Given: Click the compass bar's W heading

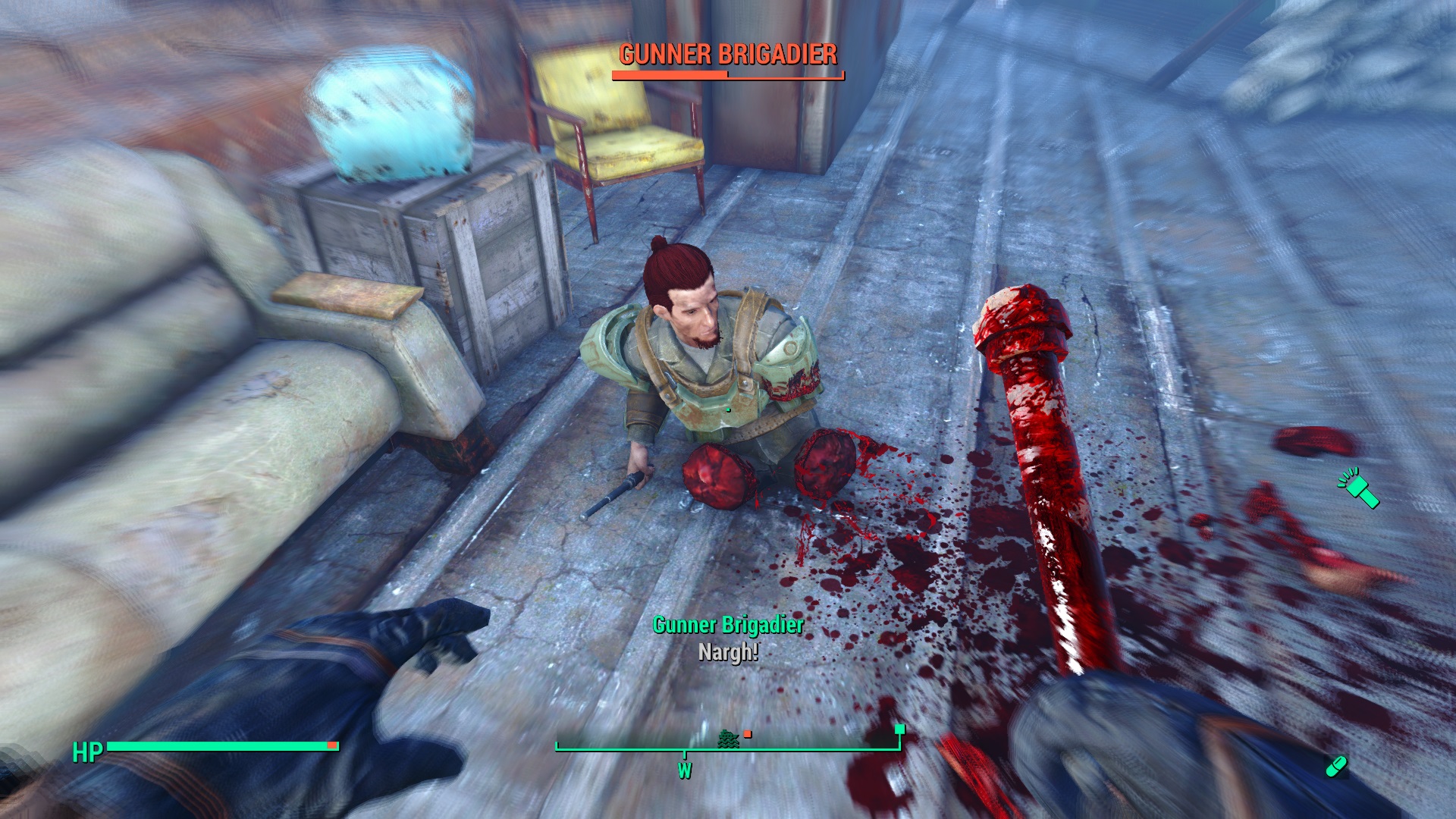Looking at the screenshot, I should tap(685, 770).
